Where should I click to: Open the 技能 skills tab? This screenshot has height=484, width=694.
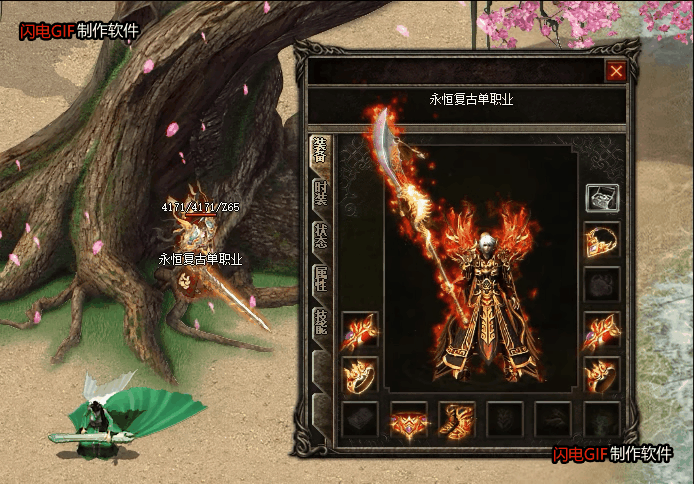coord(320,320)
